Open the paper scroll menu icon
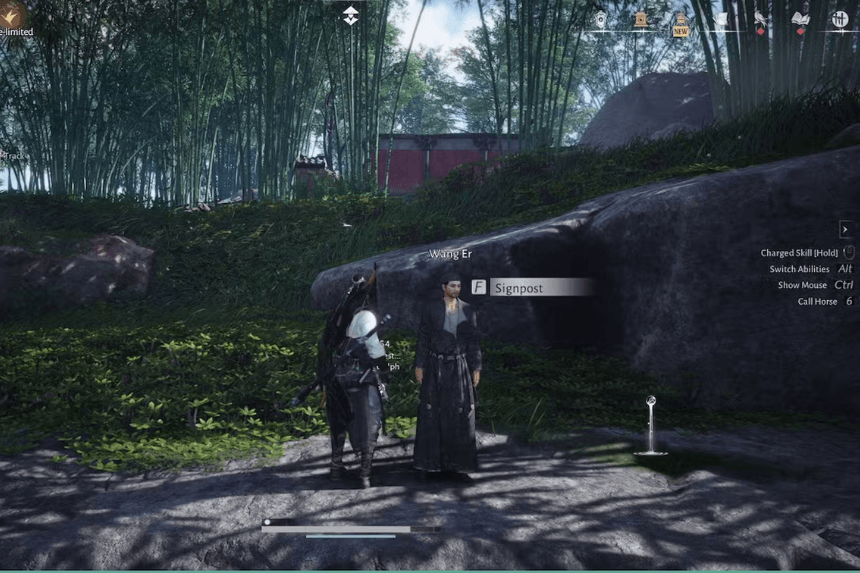Viewport: 860px width, 573px height. pyautogui.click(x=720, y=19)
